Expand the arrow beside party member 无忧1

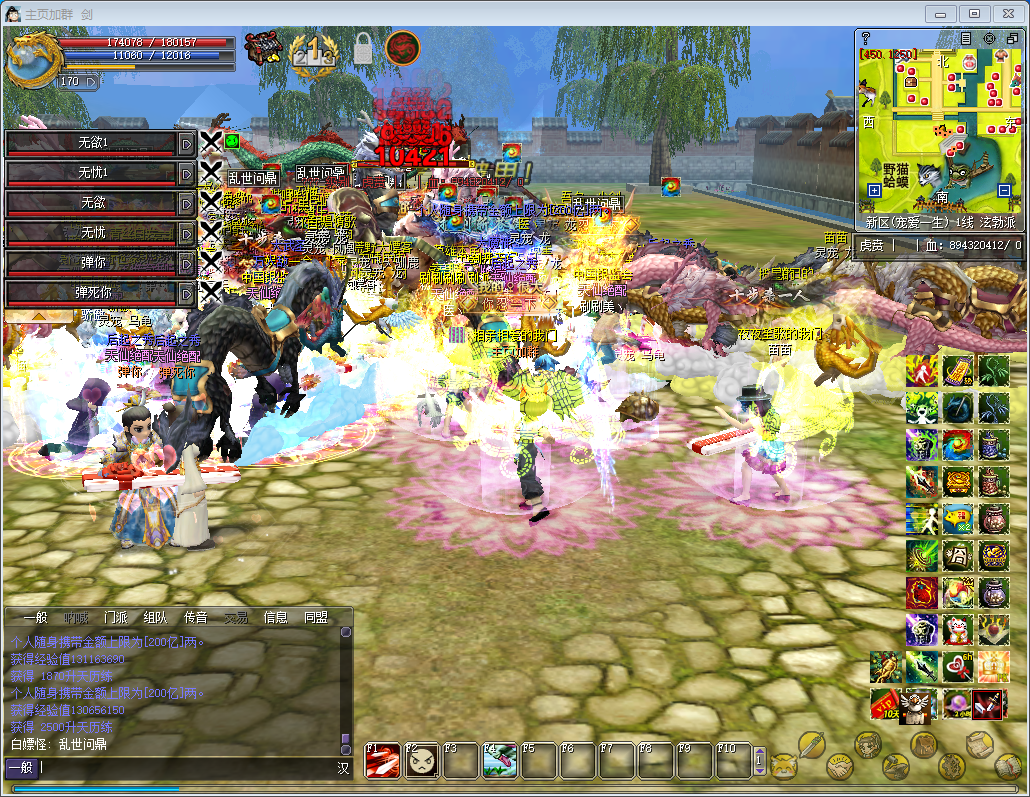(186, 173)
